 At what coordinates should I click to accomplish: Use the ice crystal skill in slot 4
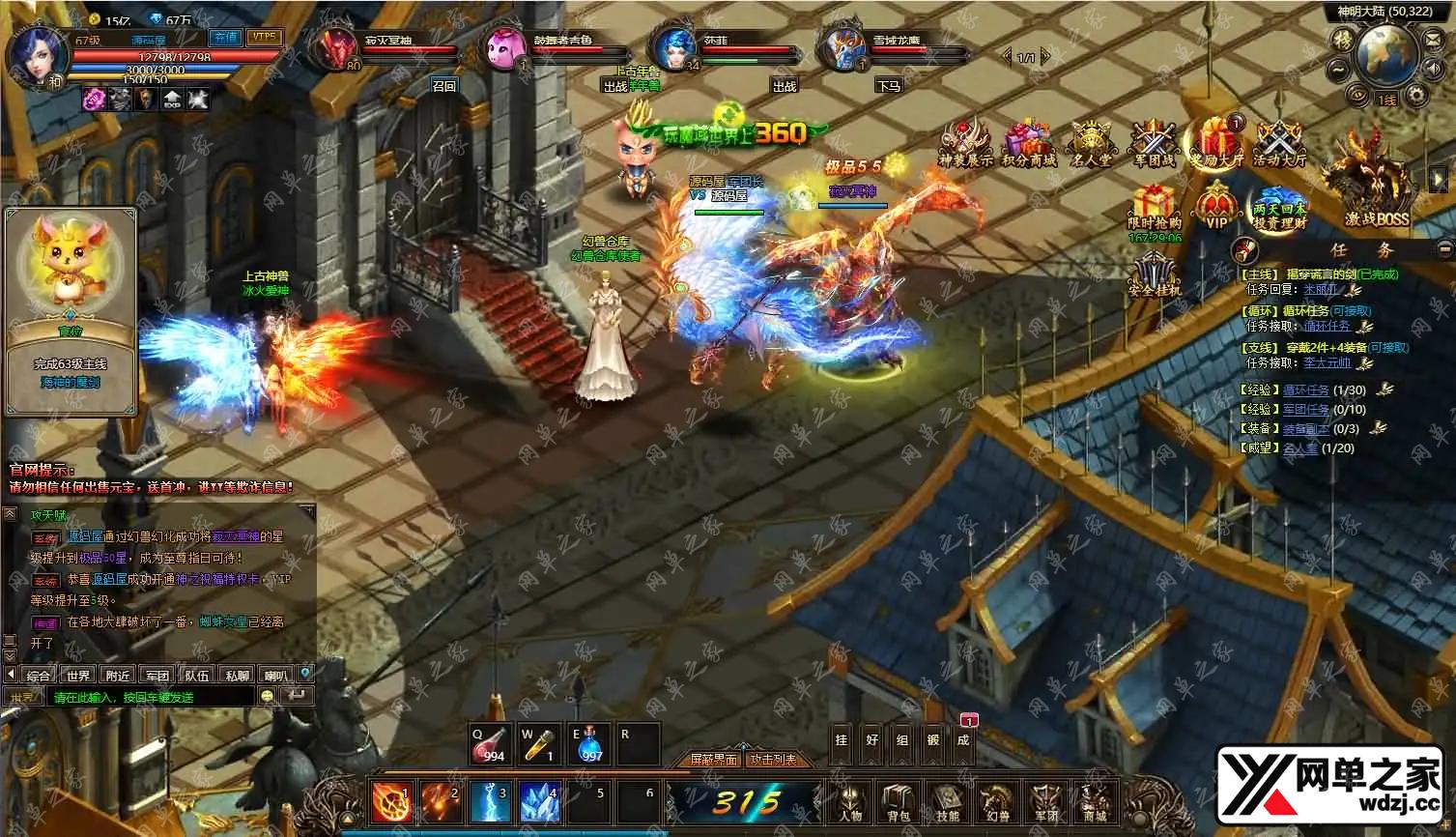pos(540,801)
